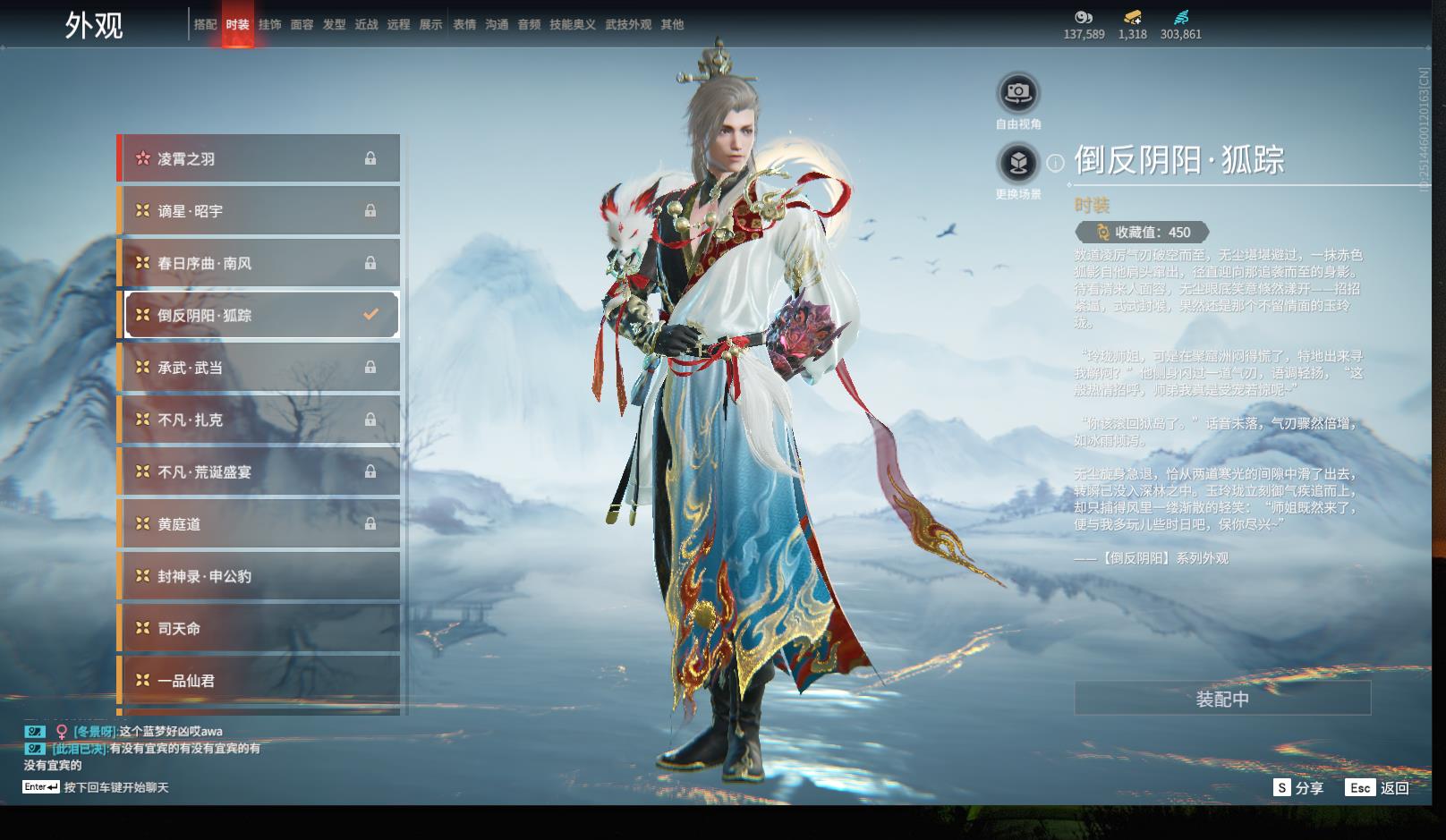
Task: Select the 承武·武当 outfit row
Action: 259,368
